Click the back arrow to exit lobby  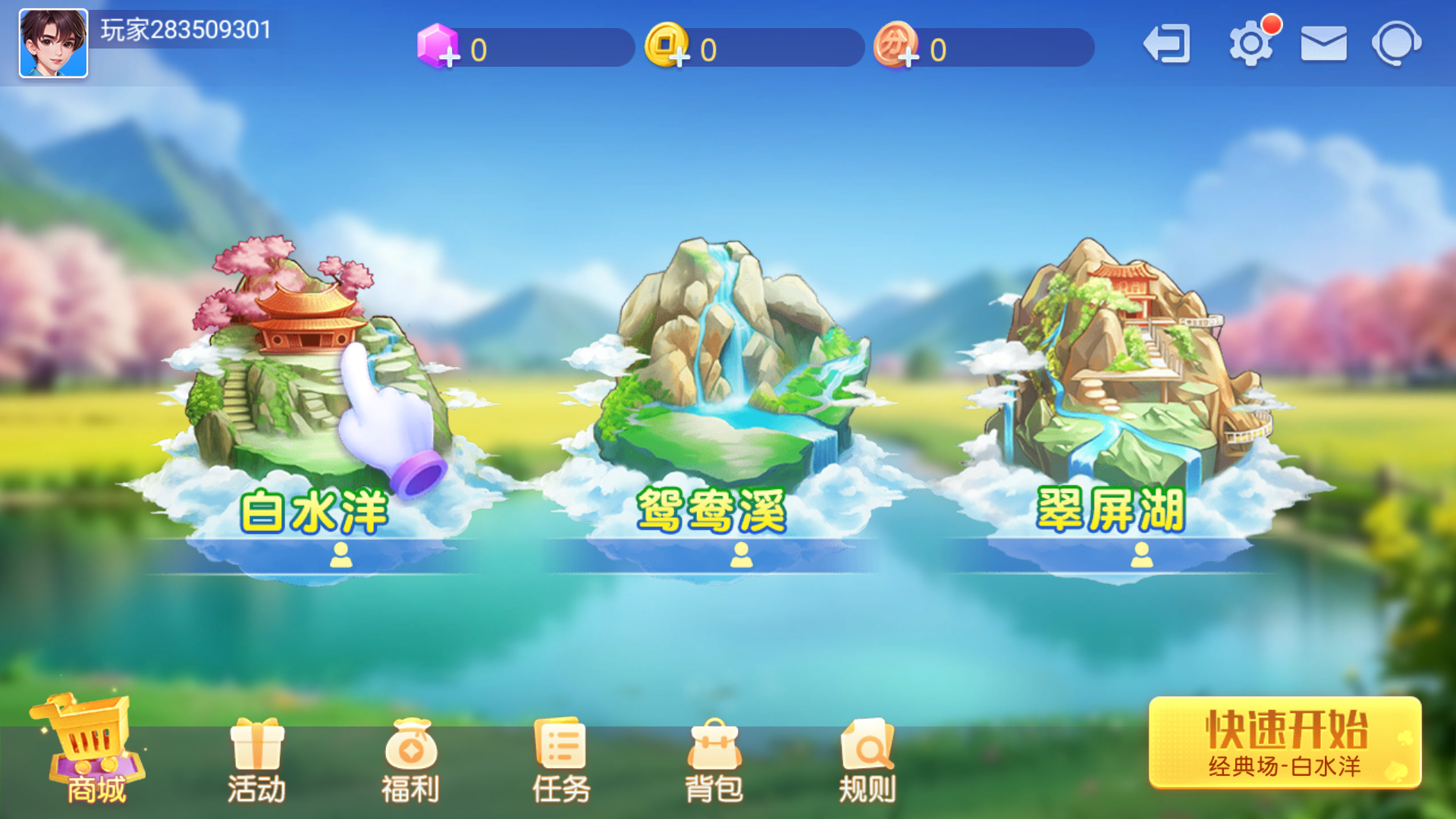1166,43
